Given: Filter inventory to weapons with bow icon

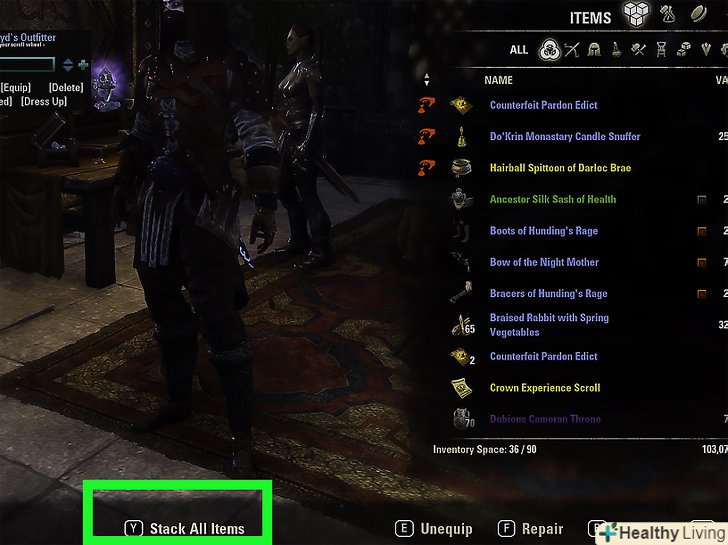Looking at the screenshot, I should [x=572, y=49].
